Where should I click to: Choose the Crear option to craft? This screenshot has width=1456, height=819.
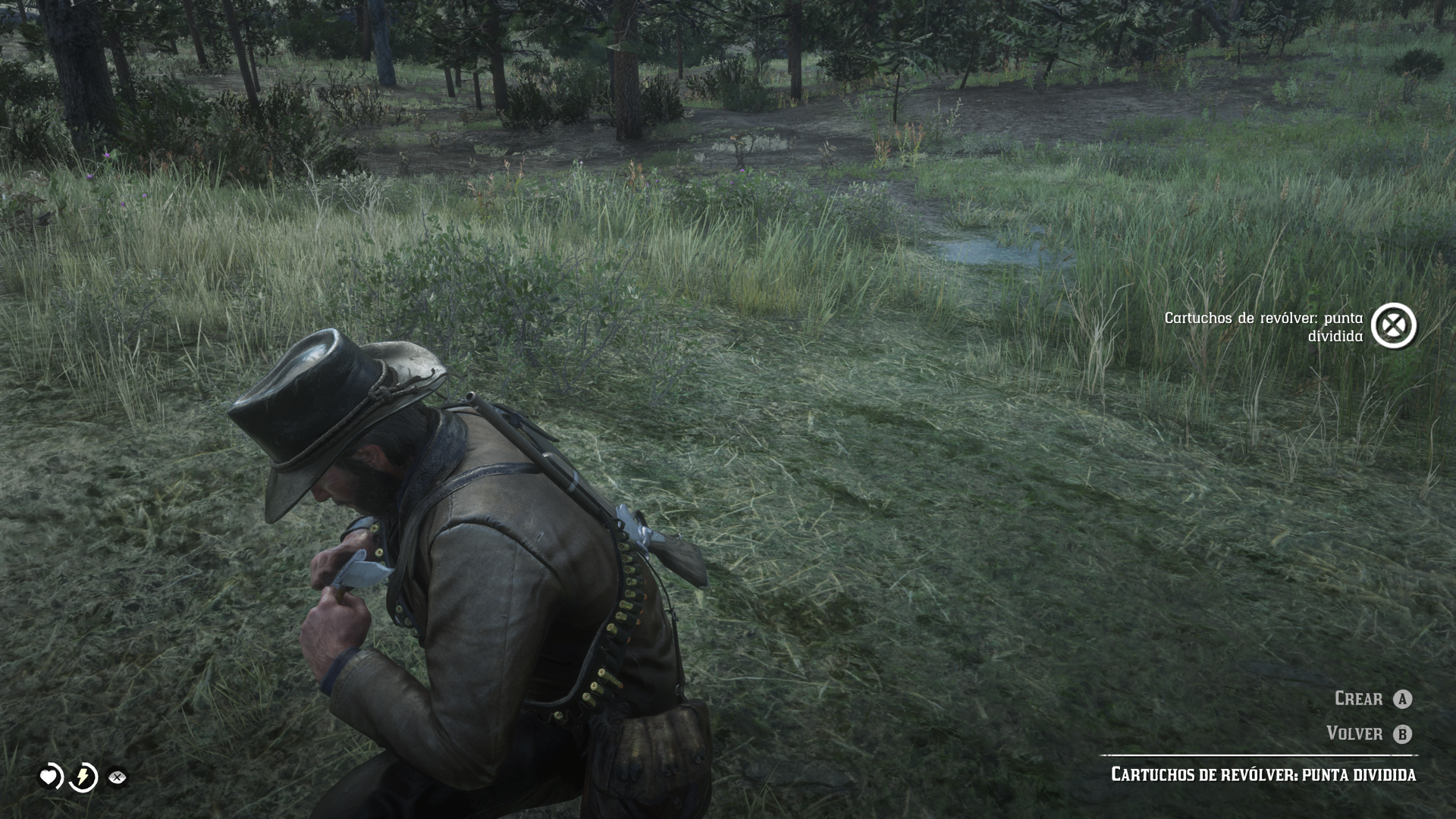pyautogui.click(x=1373, y=698)
